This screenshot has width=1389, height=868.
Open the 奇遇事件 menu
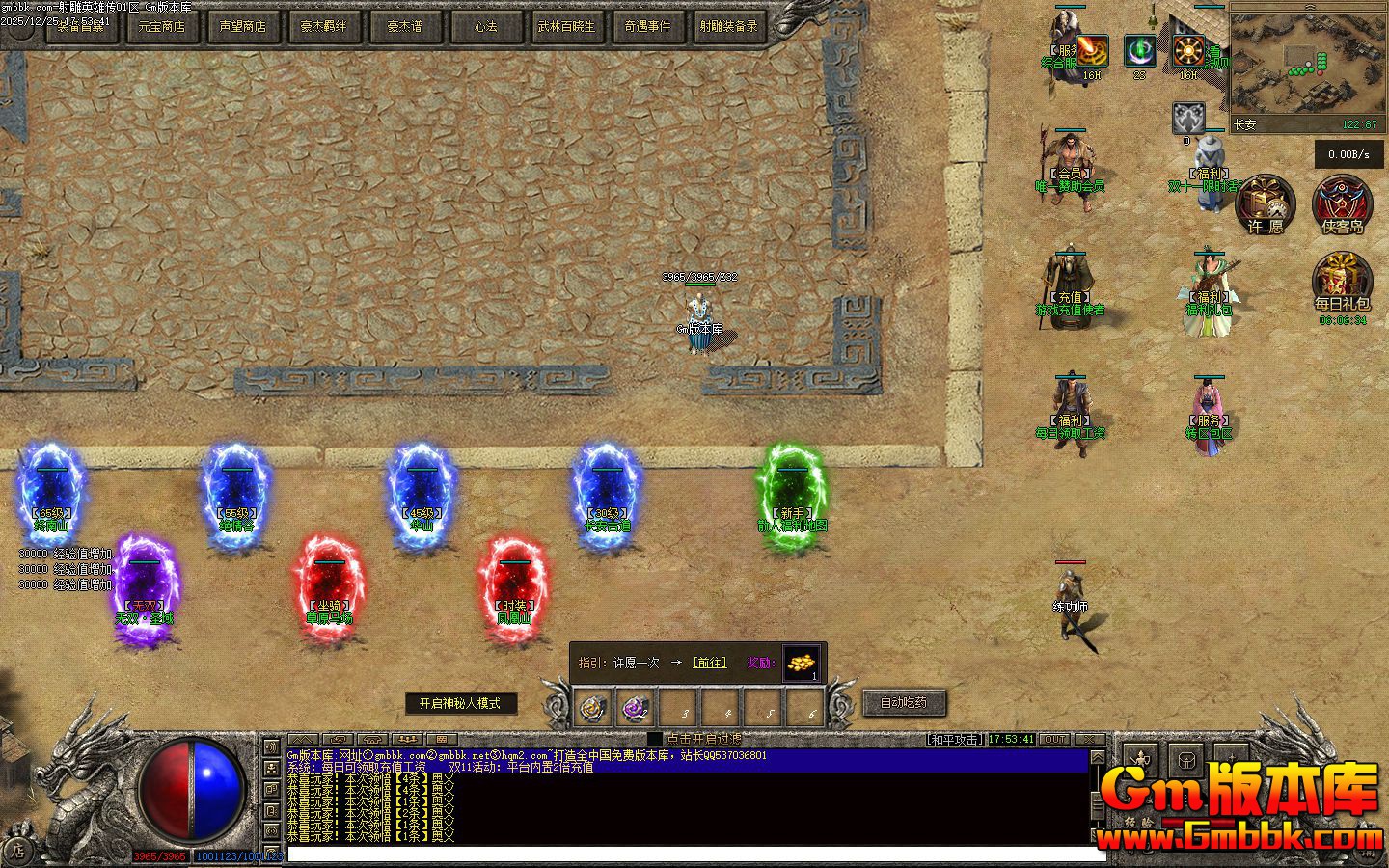coord(648,27)
